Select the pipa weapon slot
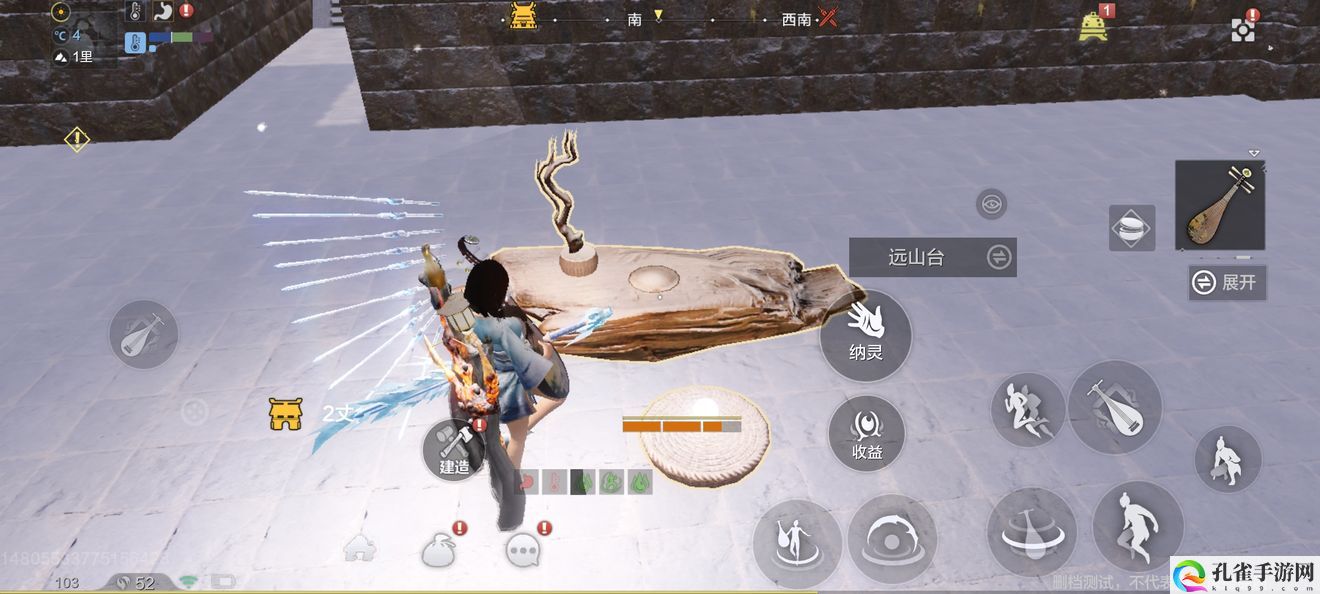 [x=1219, y=206]
